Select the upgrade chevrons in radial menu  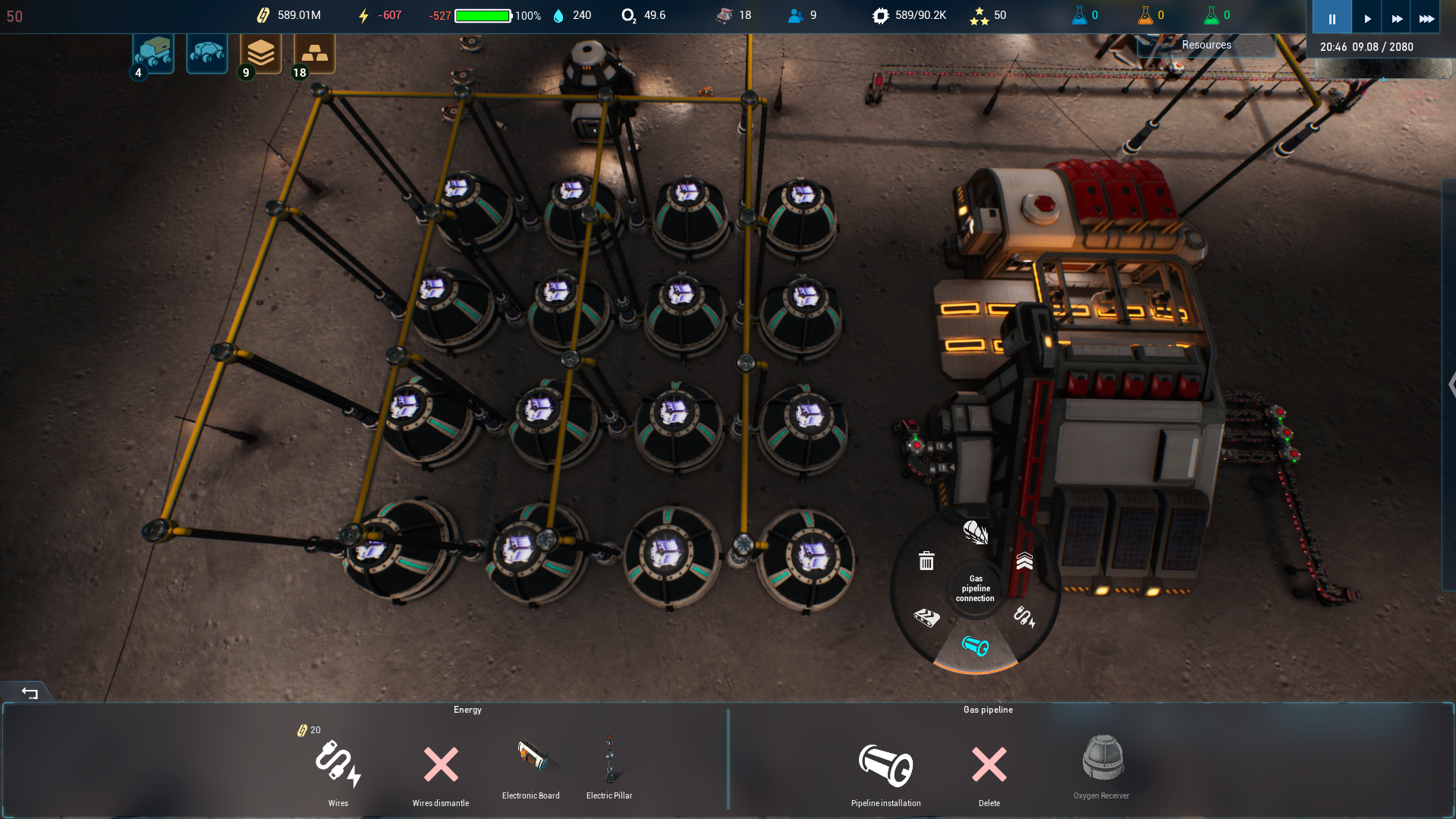1024,561
